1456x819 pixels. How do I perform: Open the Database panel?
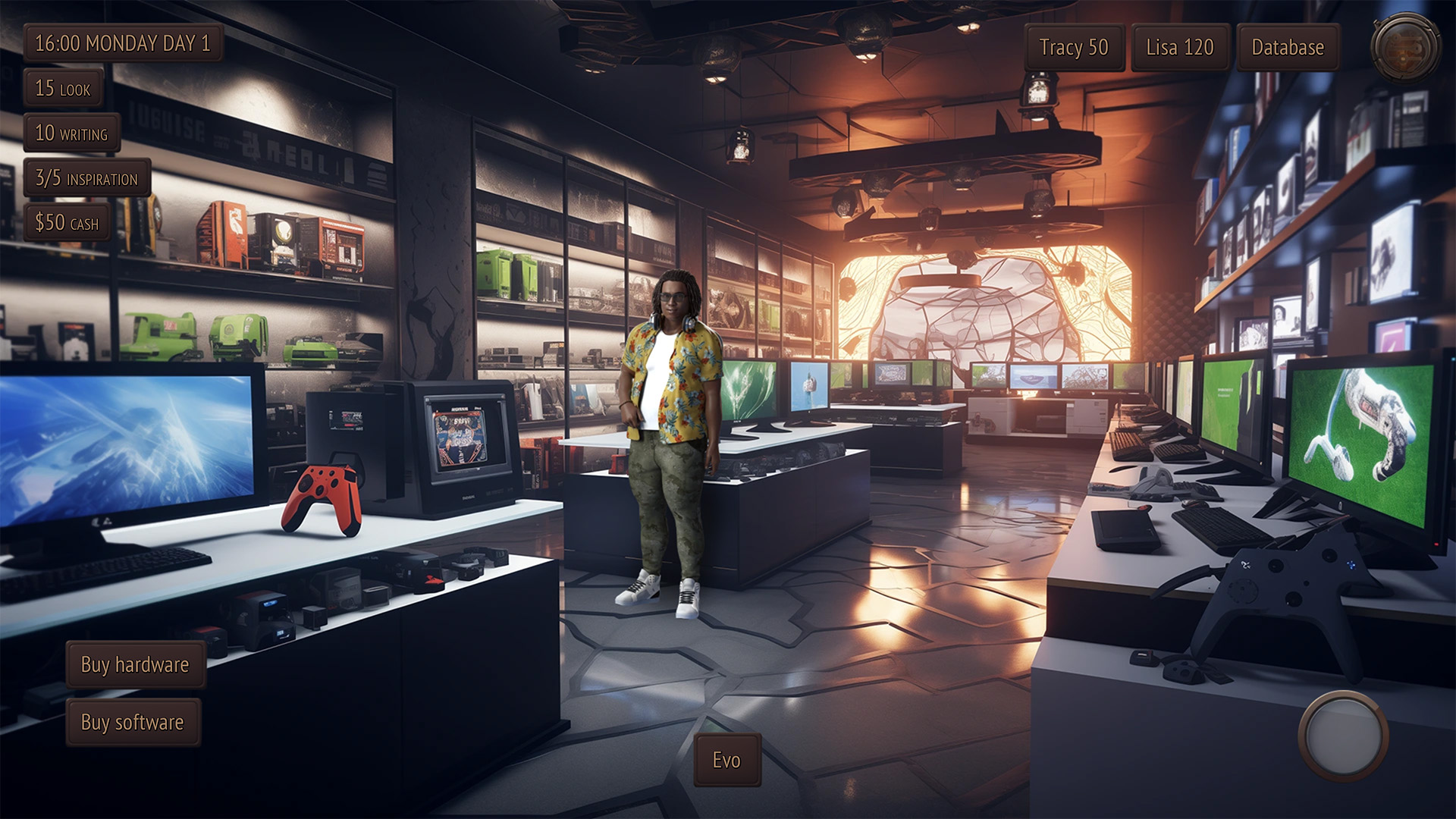tap(1287, 47)
